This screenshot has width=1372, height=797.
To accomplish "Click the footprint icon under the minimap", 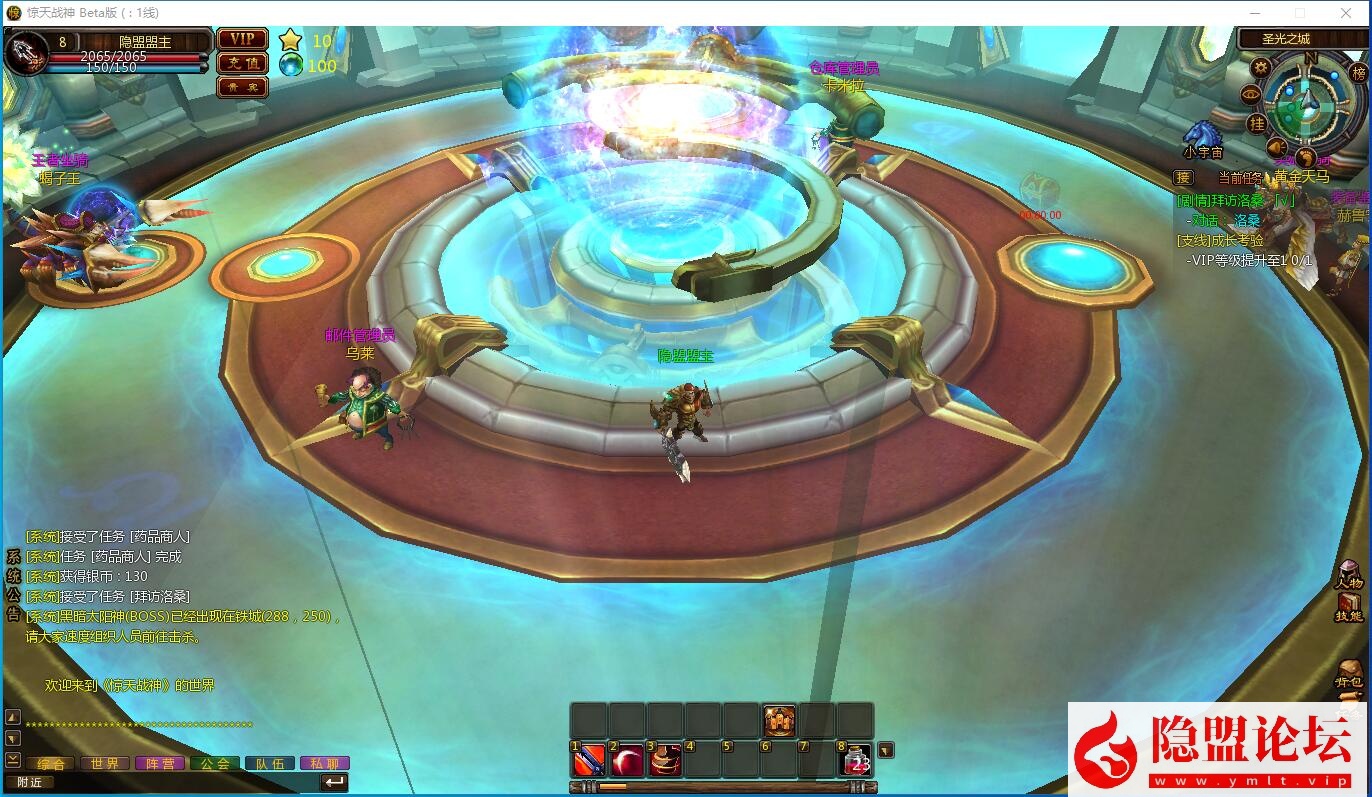I will click(x=1306, y=158).
